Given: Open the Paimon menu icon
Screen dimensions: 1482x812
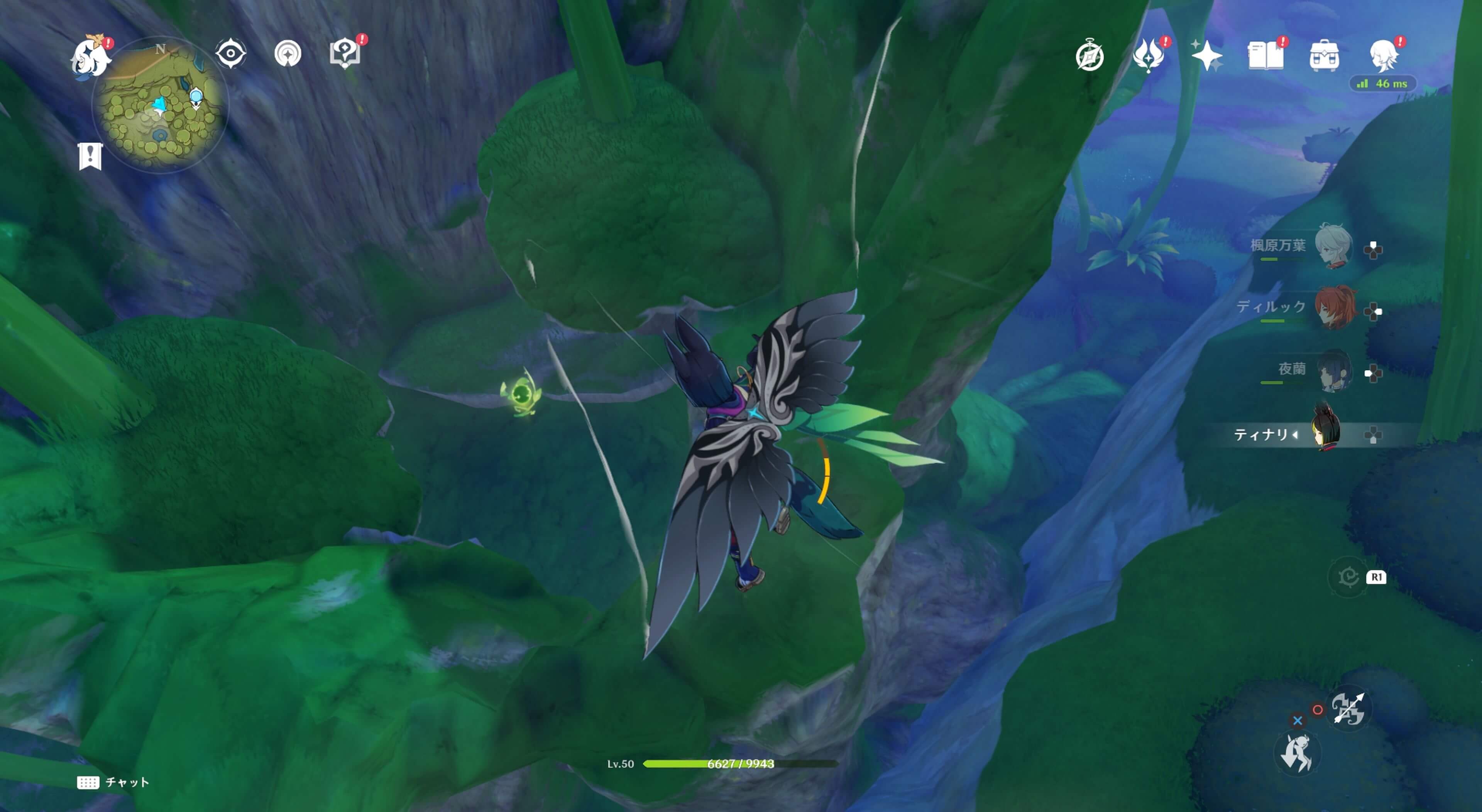Looking at the screenshot, I should pos(91,56).
